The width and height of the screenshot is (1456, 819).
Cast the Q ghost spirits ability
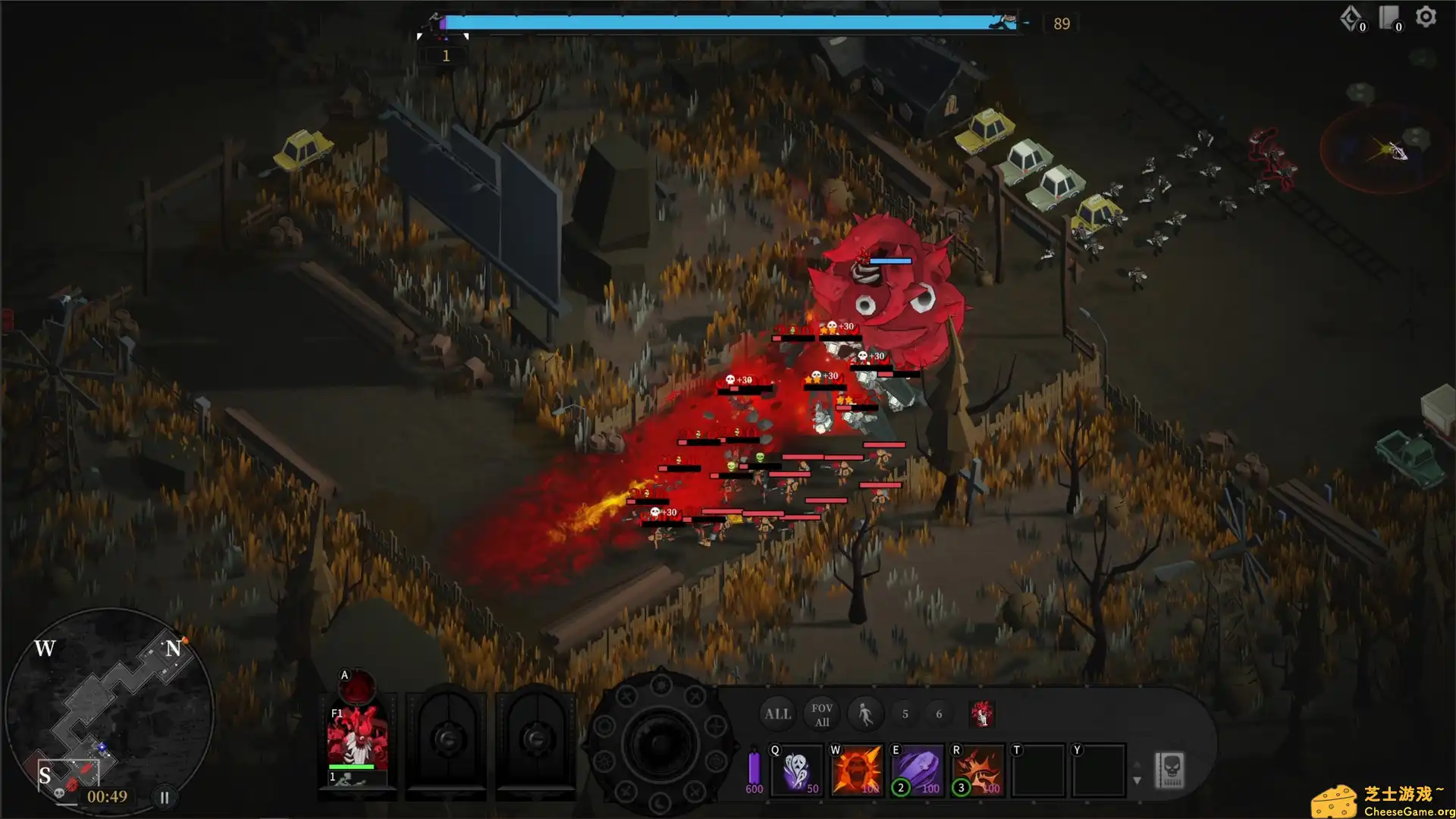(x=796, y=770)
